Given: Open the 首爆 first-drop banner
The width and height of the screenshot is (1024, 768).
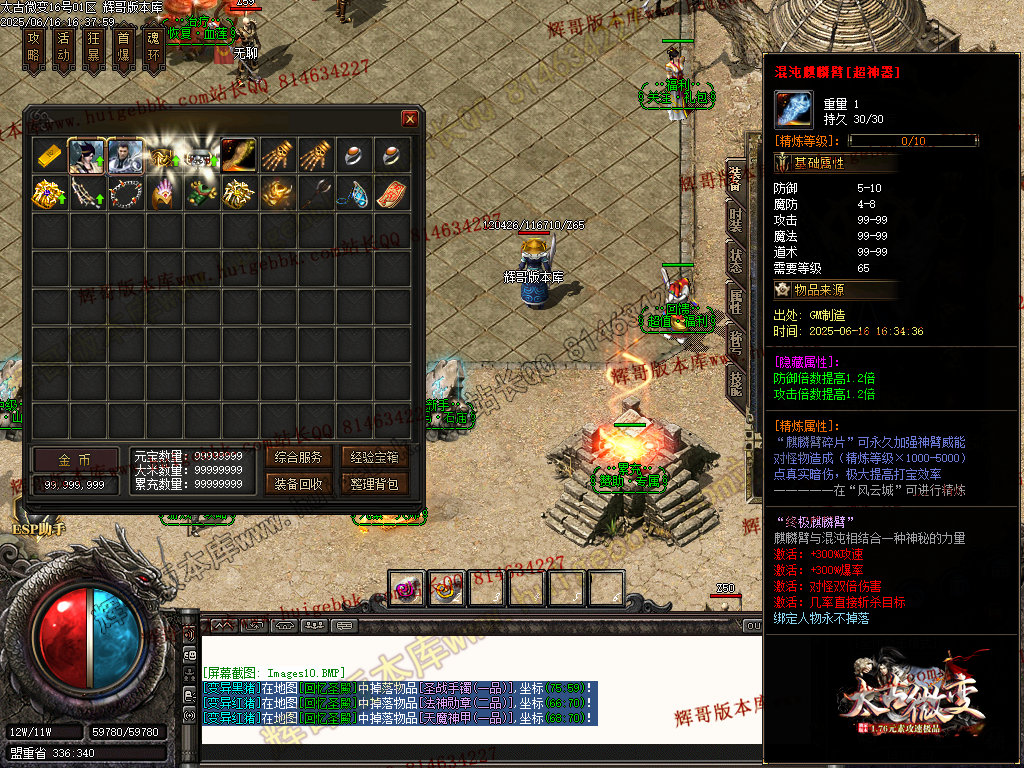Looking at the screenshot, I should point(123,47).
